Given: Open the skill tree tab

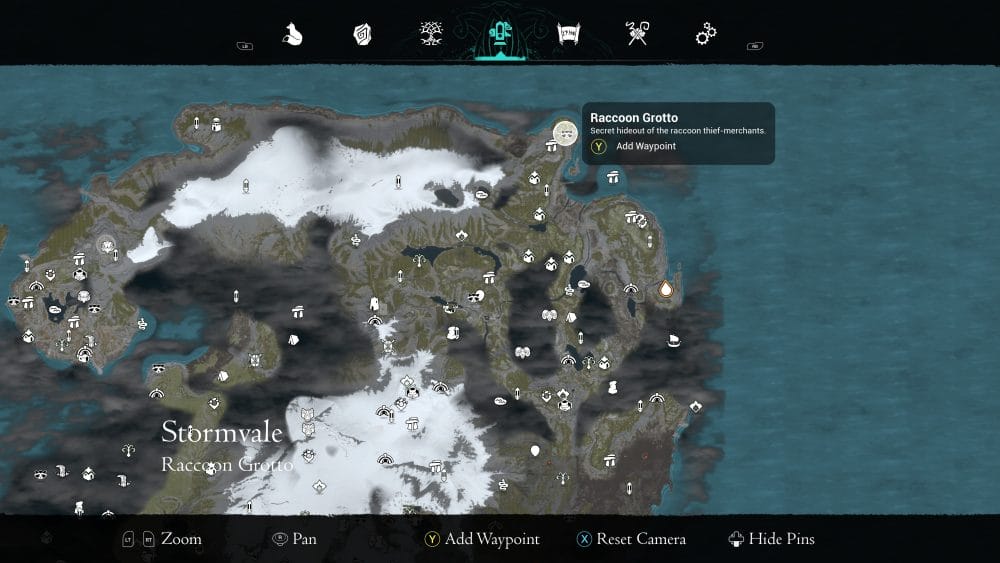Looking at the screenshot, I should (x=432, y=35).
